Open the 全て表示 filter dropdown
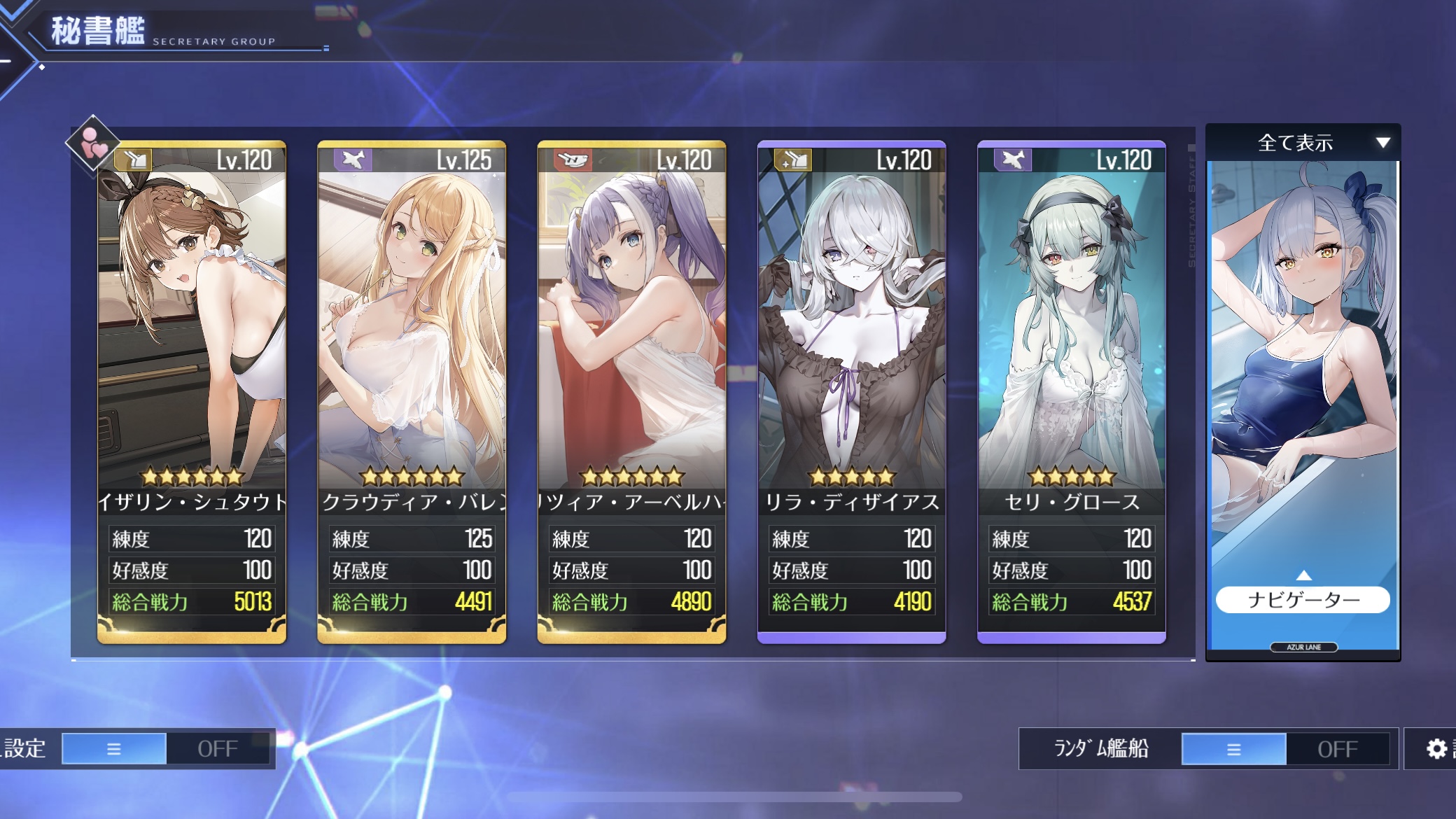Image resolution: width=1456 pixels, height=819 pixels. (1303, 143)
